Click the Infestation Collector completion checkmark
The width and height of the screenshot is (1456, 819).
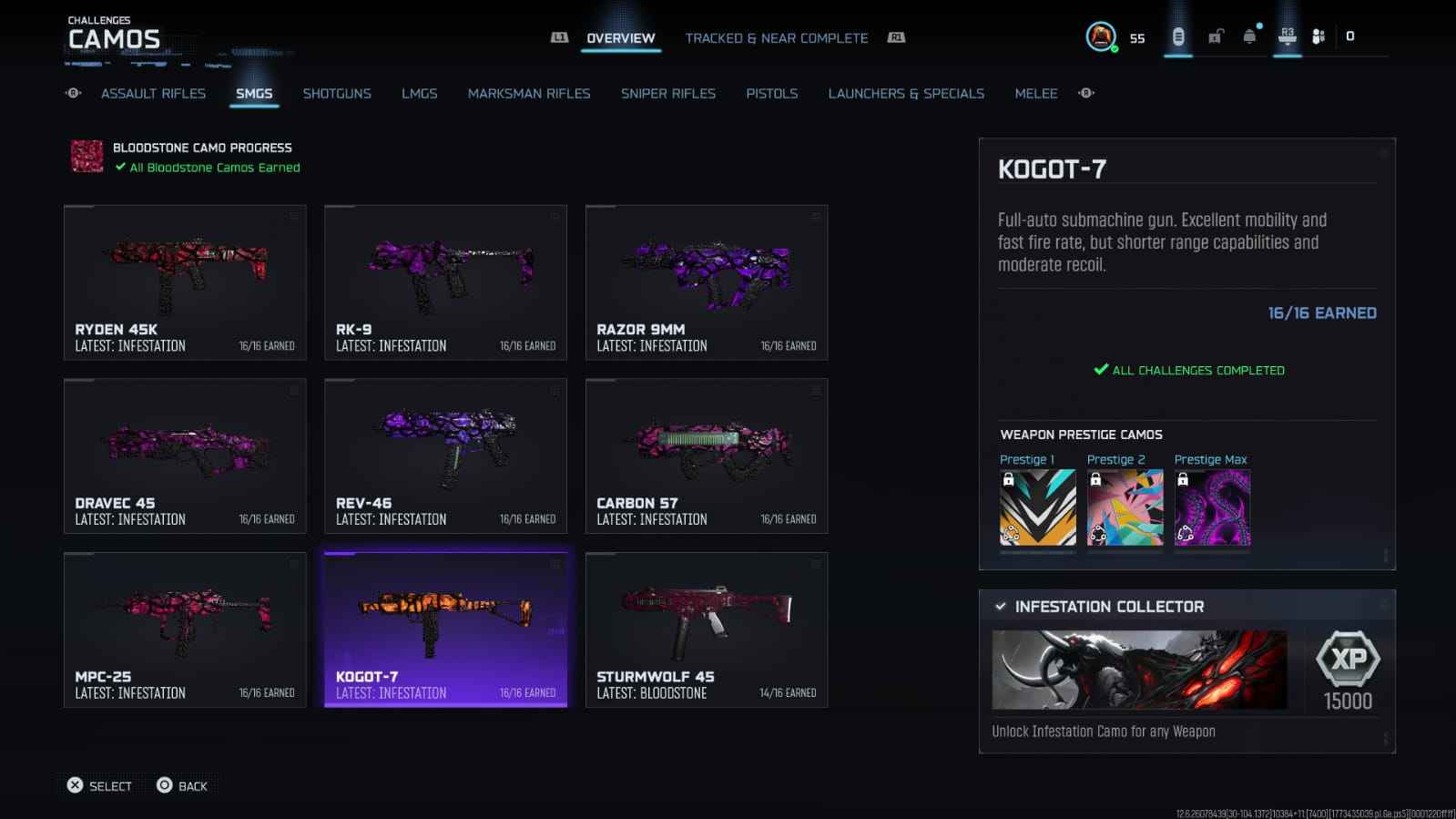pos(1002,605)
